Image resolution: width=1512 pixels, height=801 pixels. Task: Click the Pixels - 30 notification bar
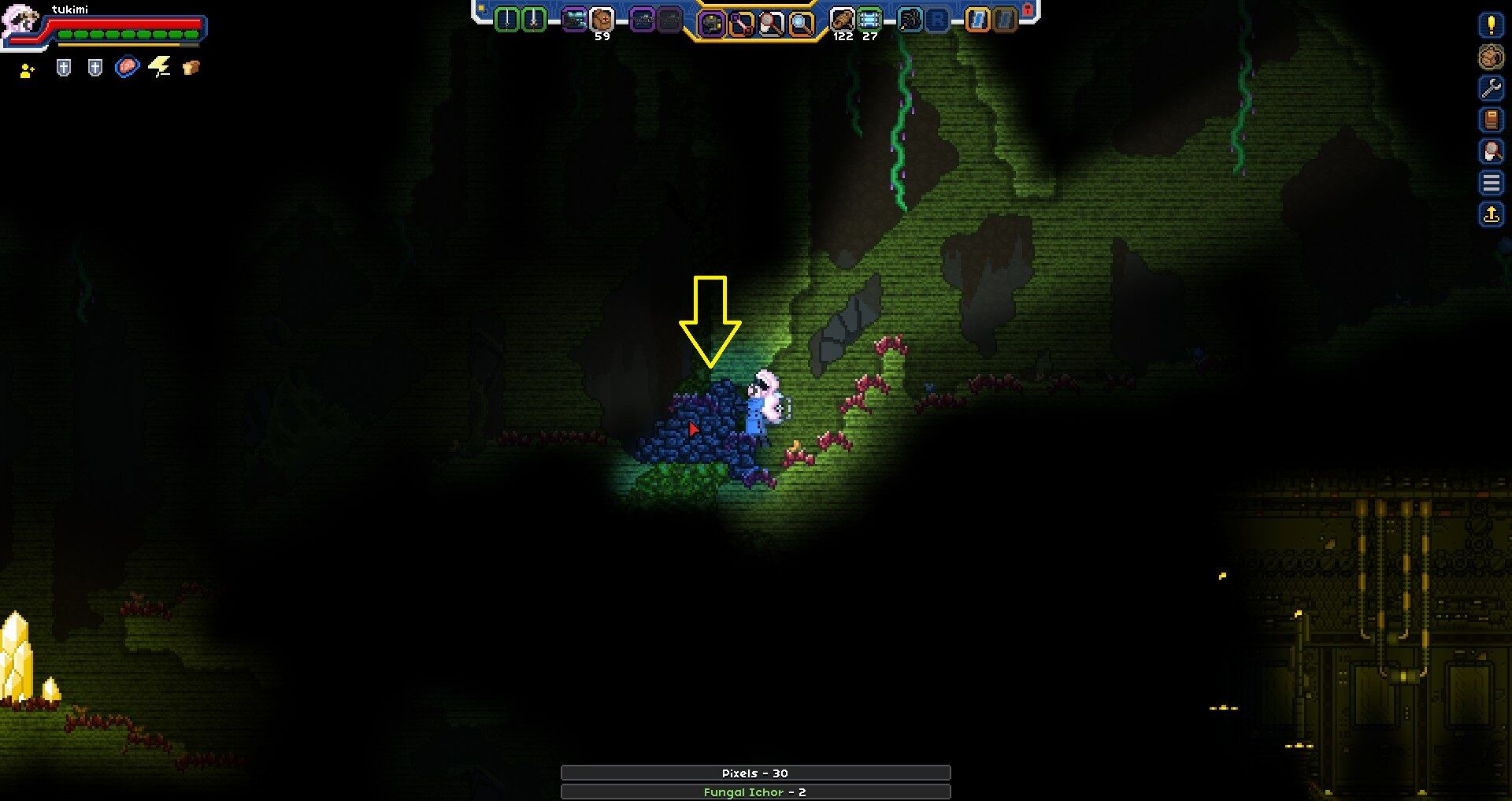(x=754, y=773)
